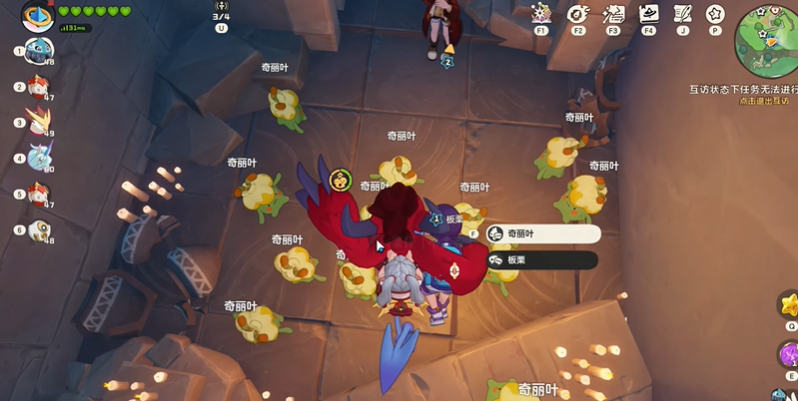Select the blue fish pet in slot 1
This screenshot has width=798, height=401.
pos(38,51)
